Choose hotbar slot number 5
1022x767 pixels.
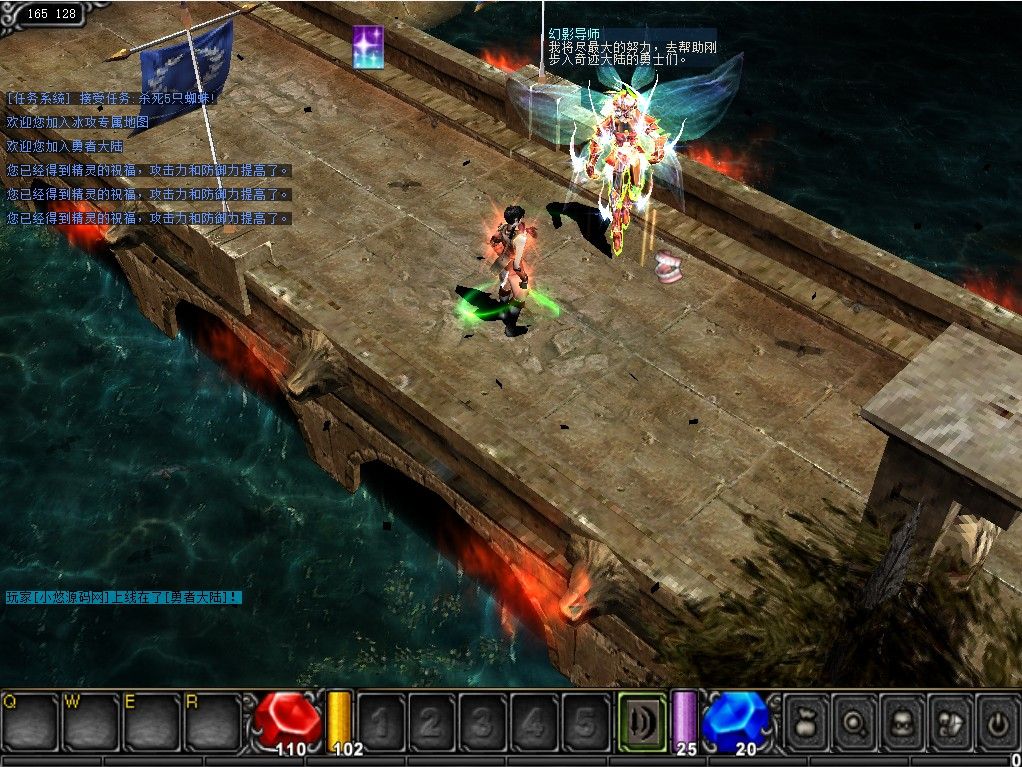(585, 722)
